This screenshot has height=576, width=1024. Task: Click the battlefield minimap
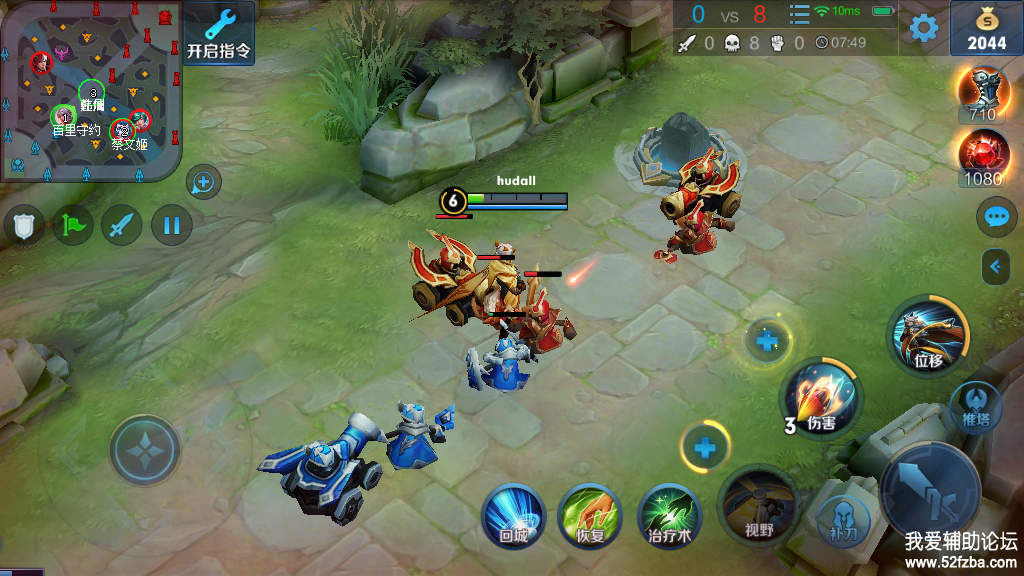[x=91, y=91]
